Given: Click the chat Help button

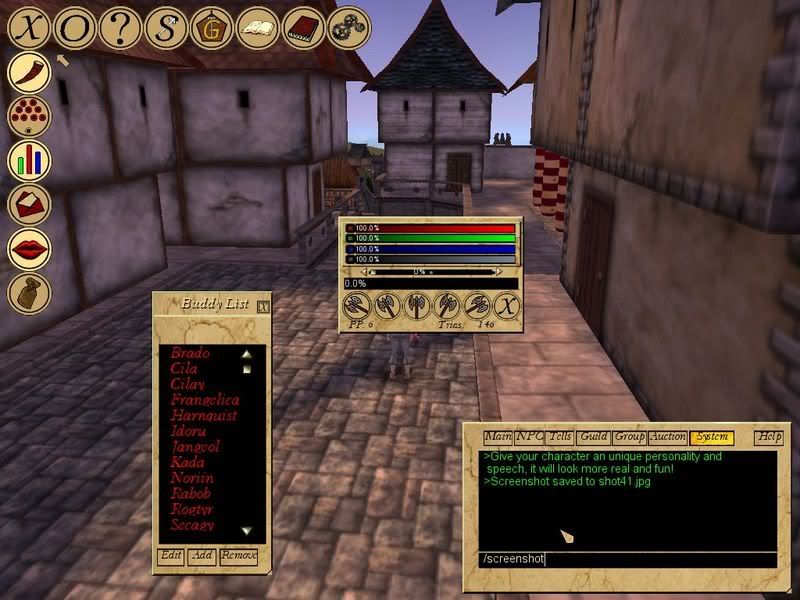Looking at the screenshot, I should click(x=769, y=437).
